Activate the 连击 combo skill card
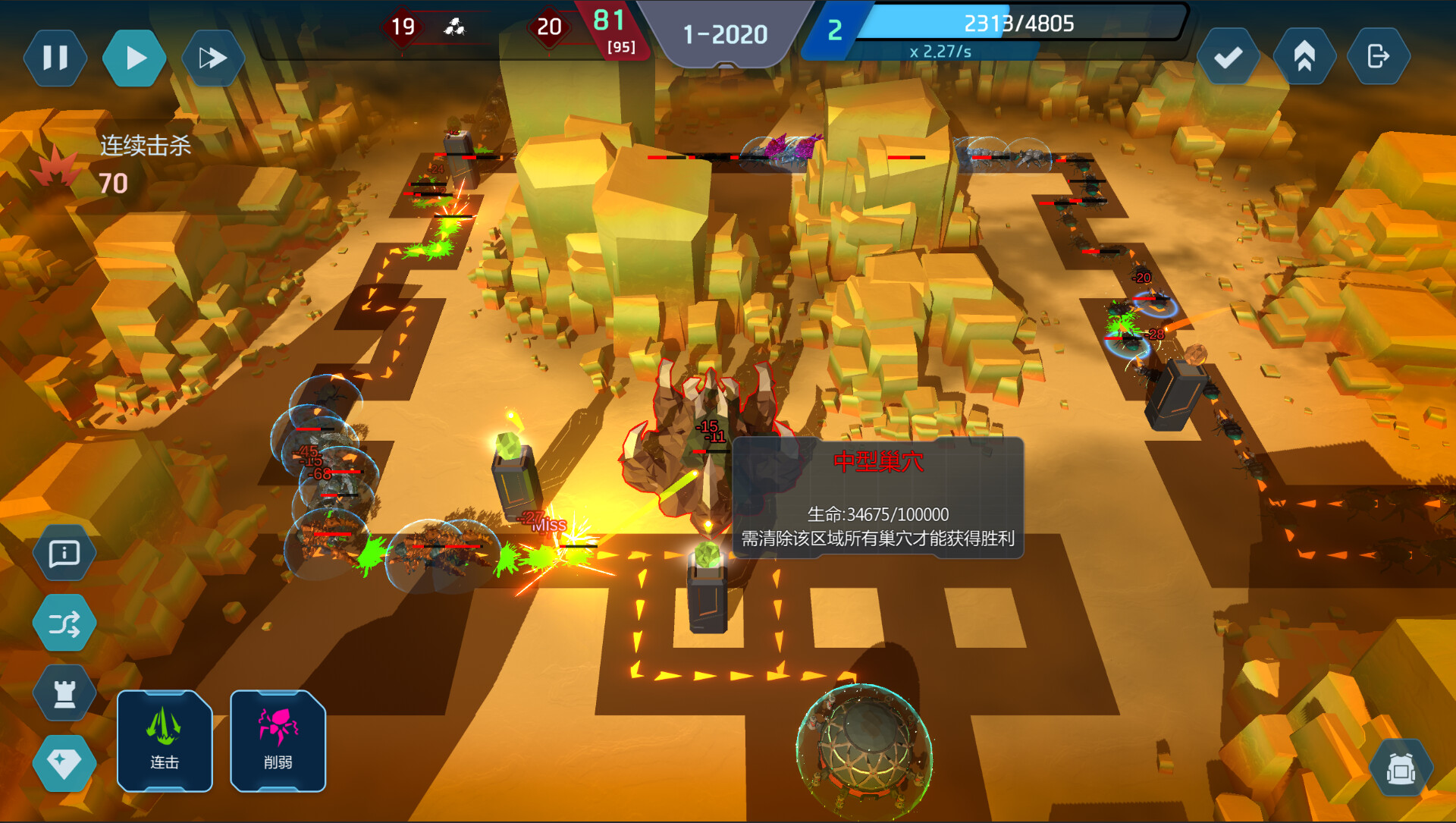 (164, 742)
